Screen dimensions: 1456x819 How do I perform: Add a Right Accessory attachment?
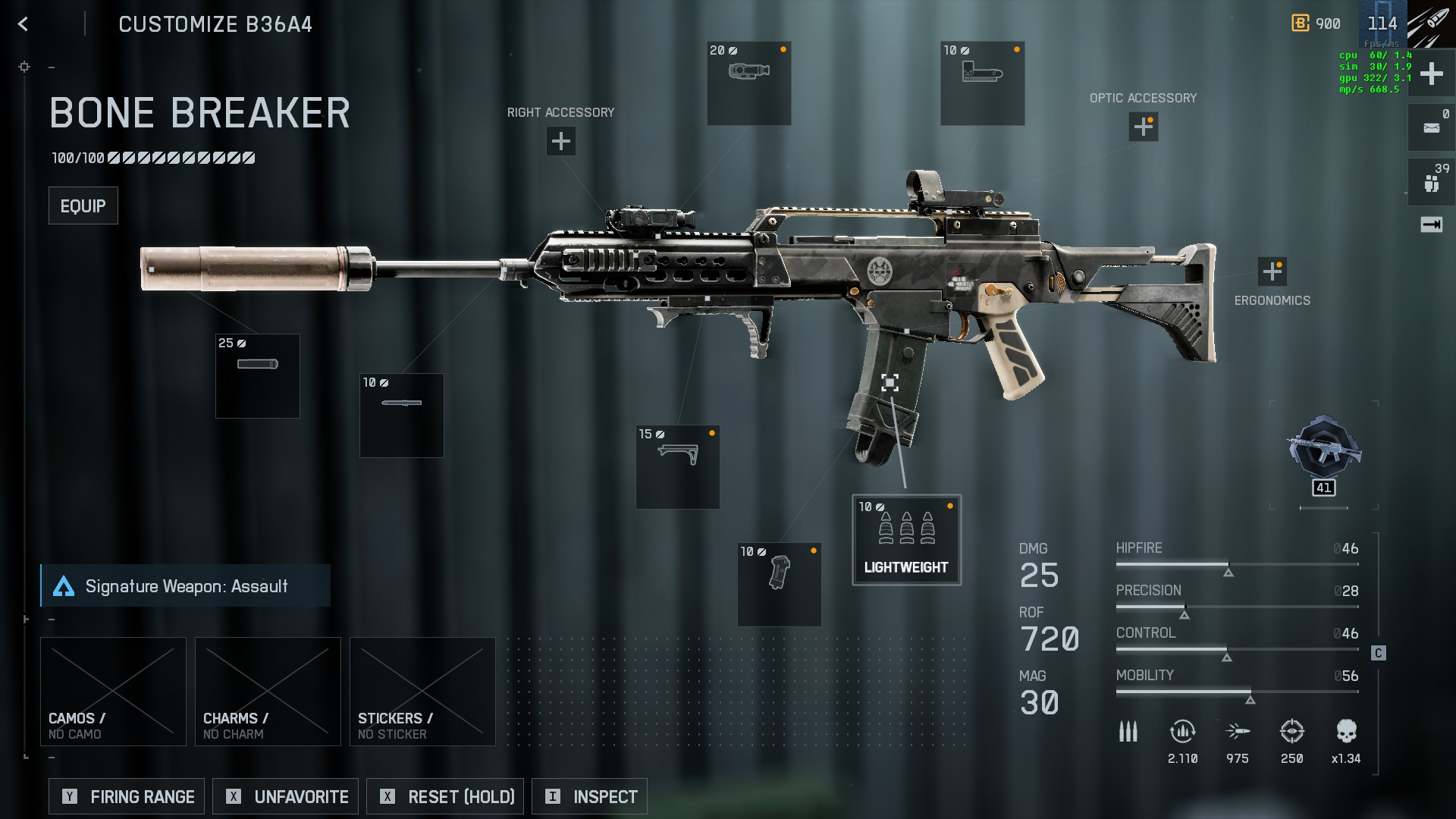click(560, 141)
